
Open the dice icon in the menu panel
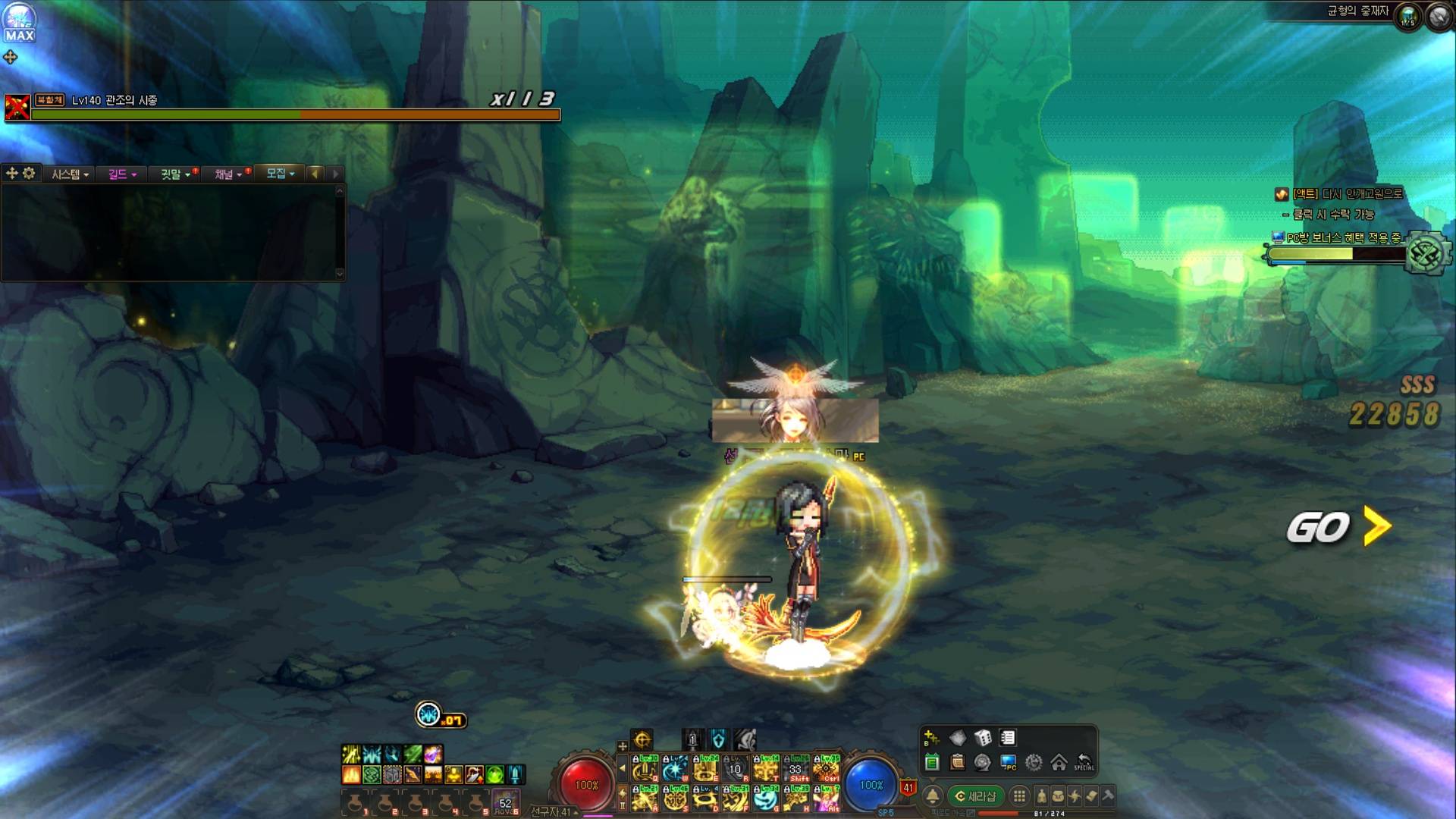(983, 738)
